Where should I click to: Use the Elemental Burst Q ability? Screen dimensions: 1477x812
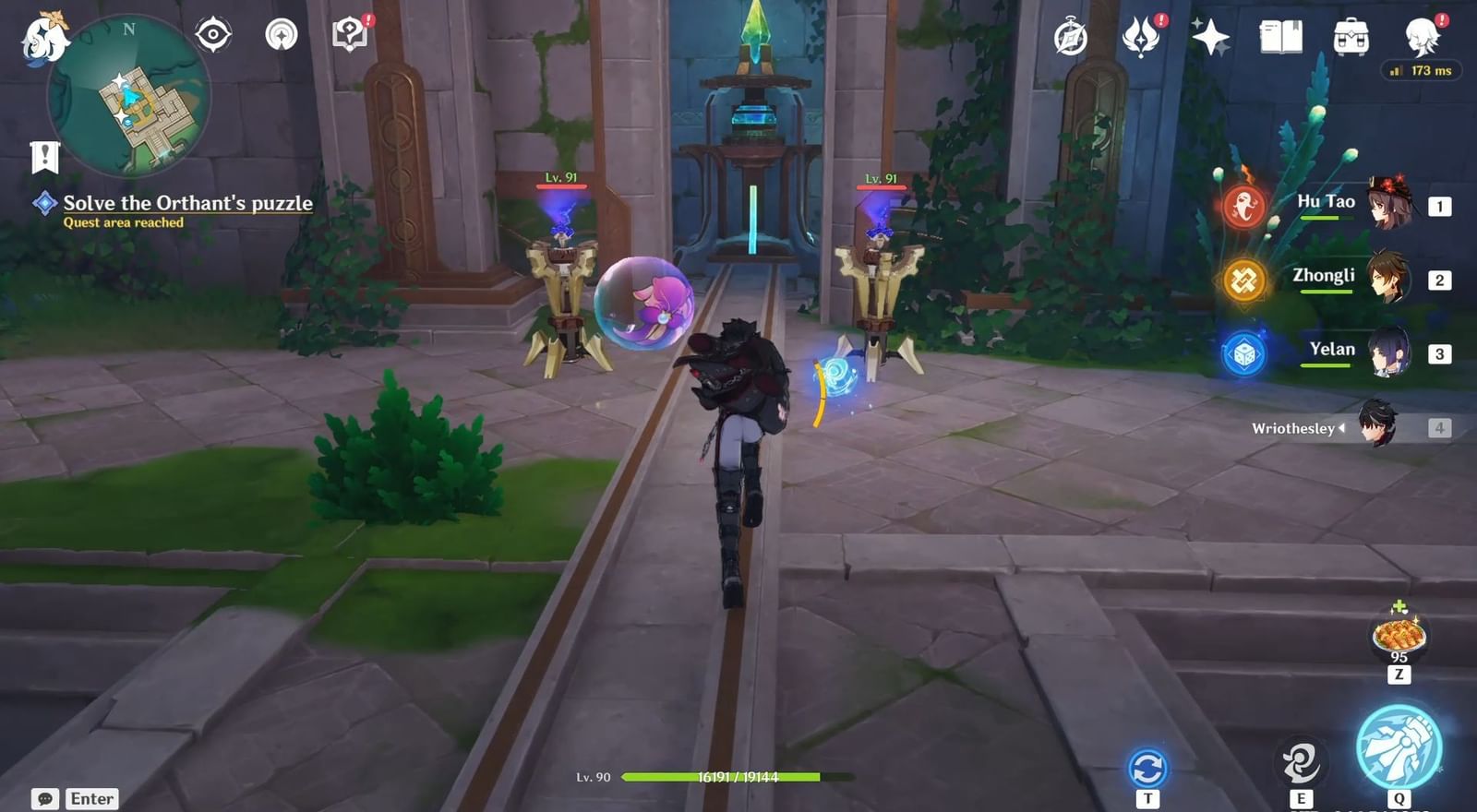[x=1399, y=747]
